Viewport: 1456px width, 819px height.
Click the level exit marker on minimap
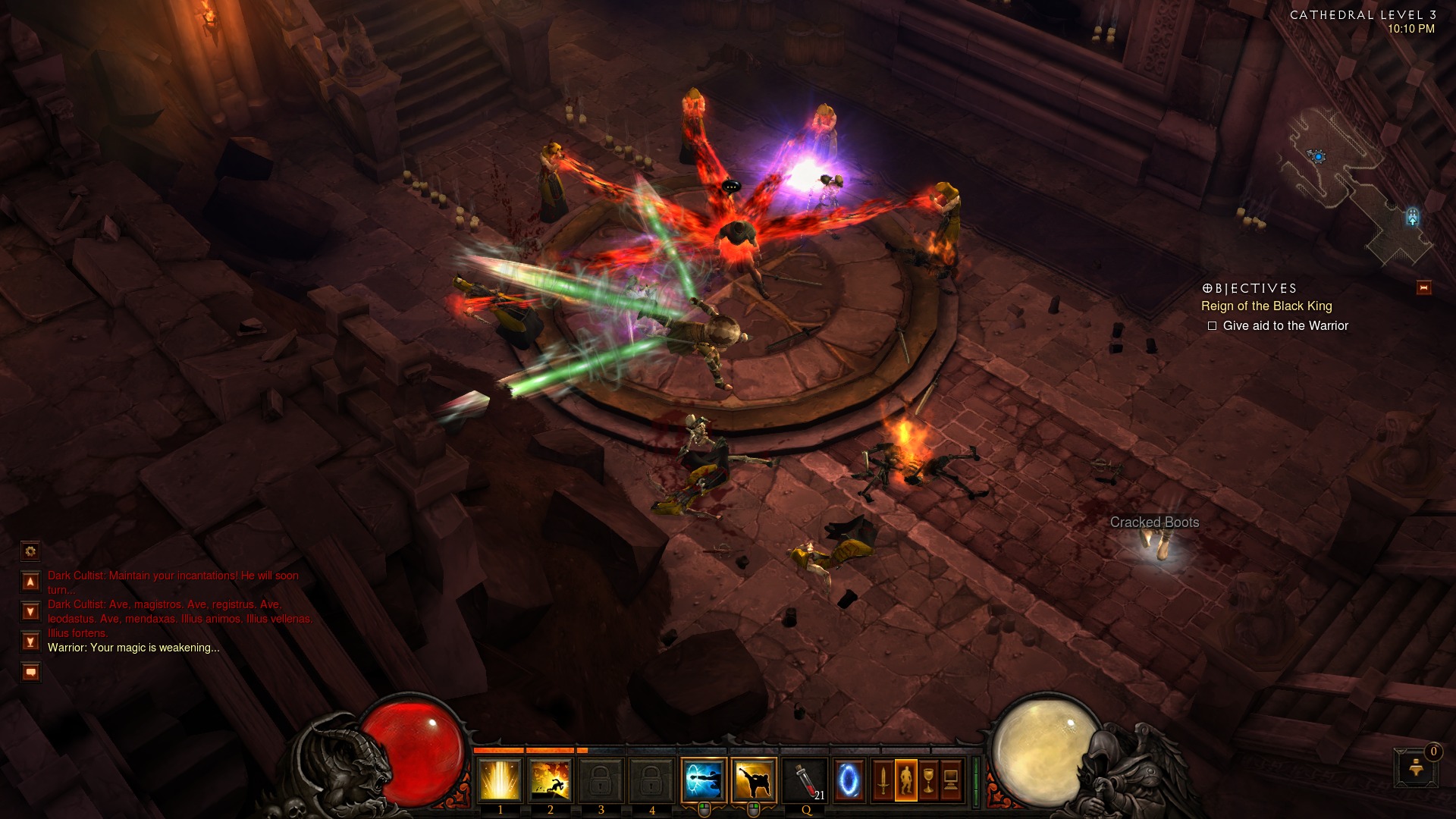pyautogui.click(x=1412, y=218)
